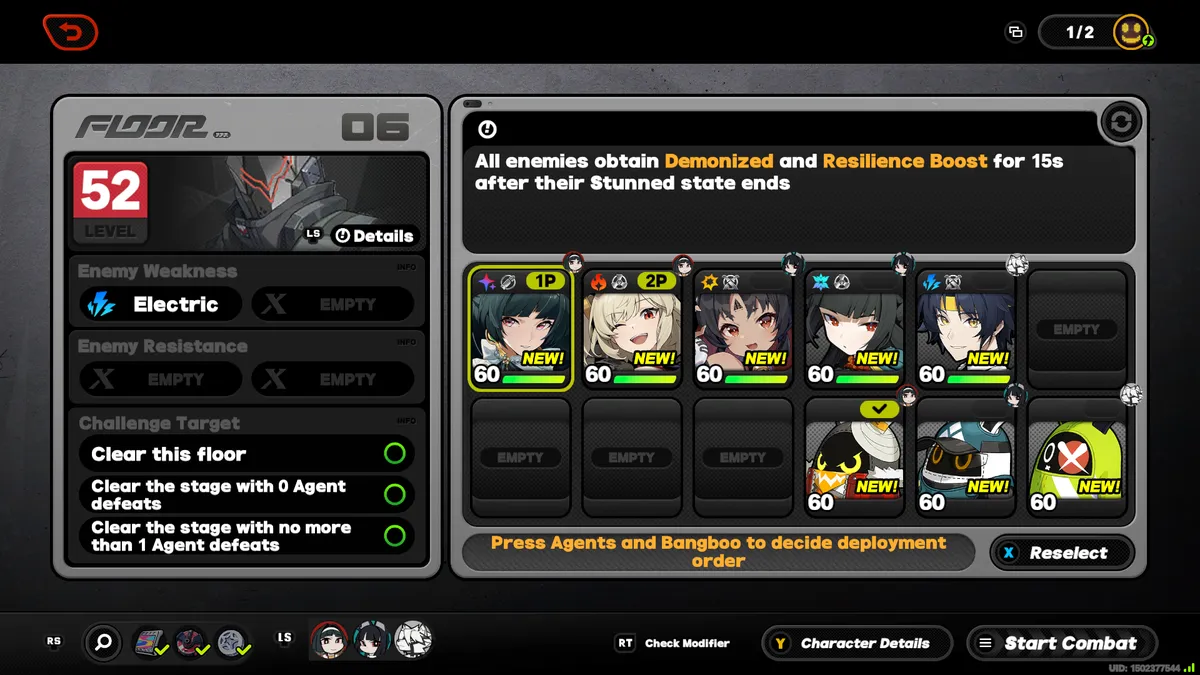Open enemy Details
The width and height of the screenshot is (1200, 675).
coord(374,236)
